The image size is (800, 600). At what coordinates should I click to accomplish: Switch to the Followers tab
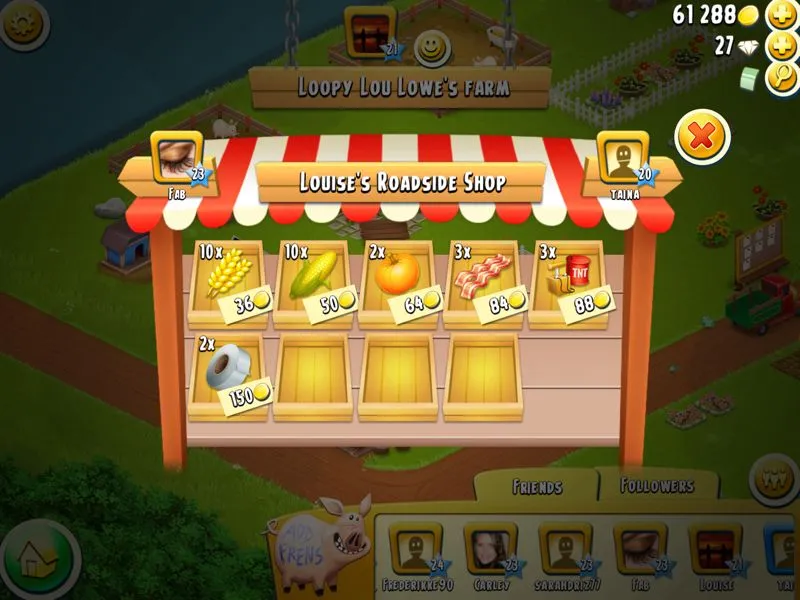(x=657, y=486)
